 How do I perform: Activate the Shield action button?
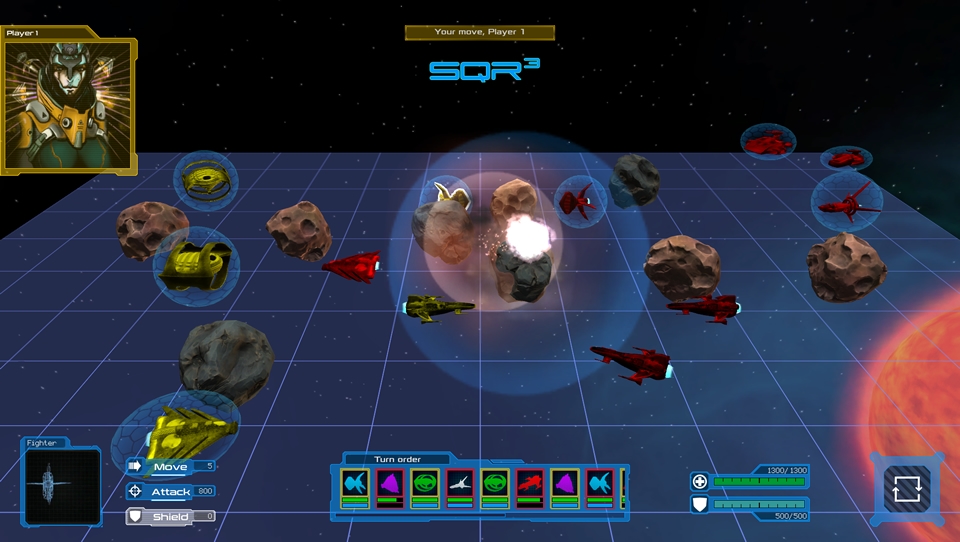tap(169, 516)
